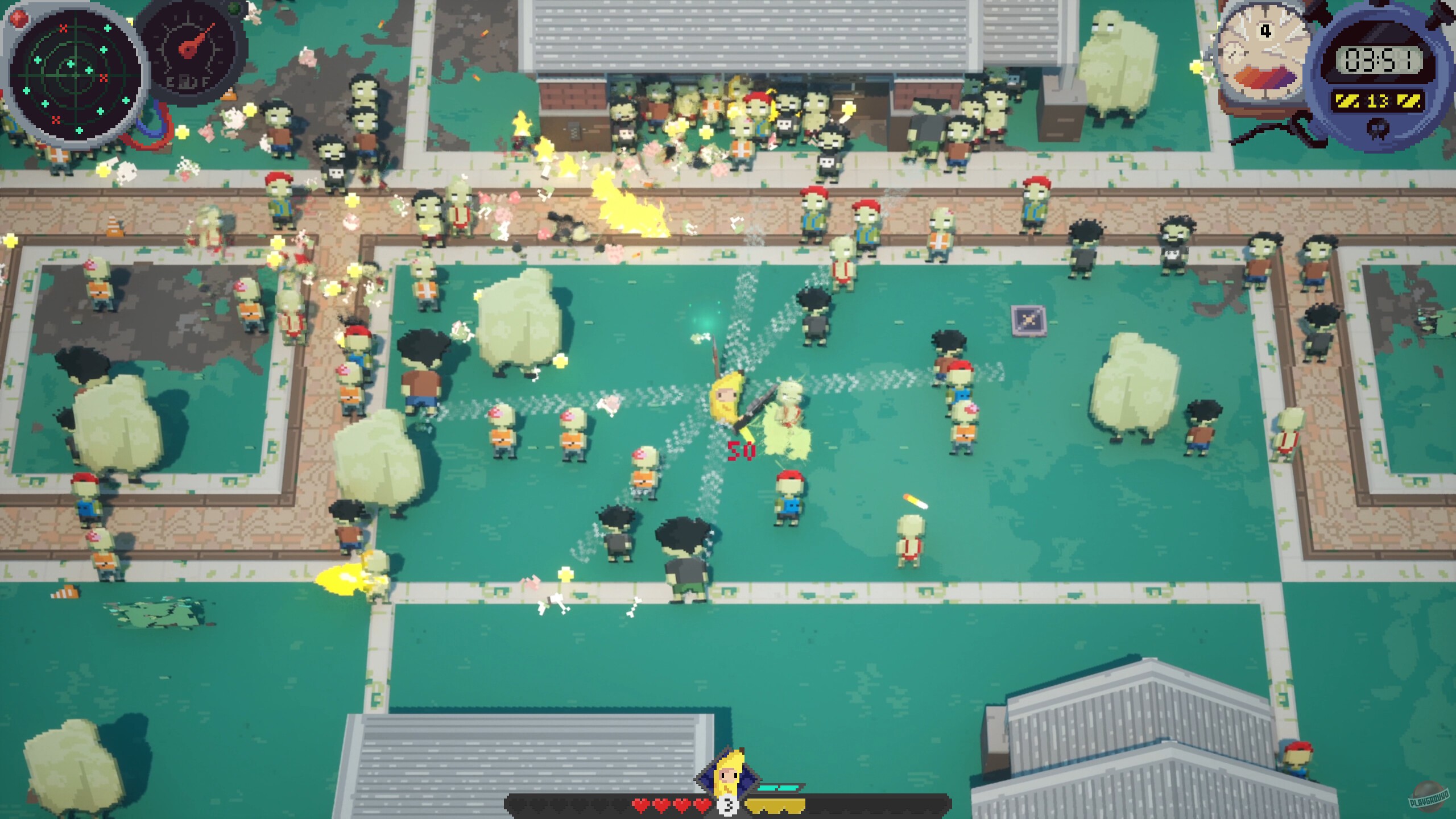Click the red X marker on the radar edge
The width and height of the screenshot is (1456, 819).
[x=63, y=27]
